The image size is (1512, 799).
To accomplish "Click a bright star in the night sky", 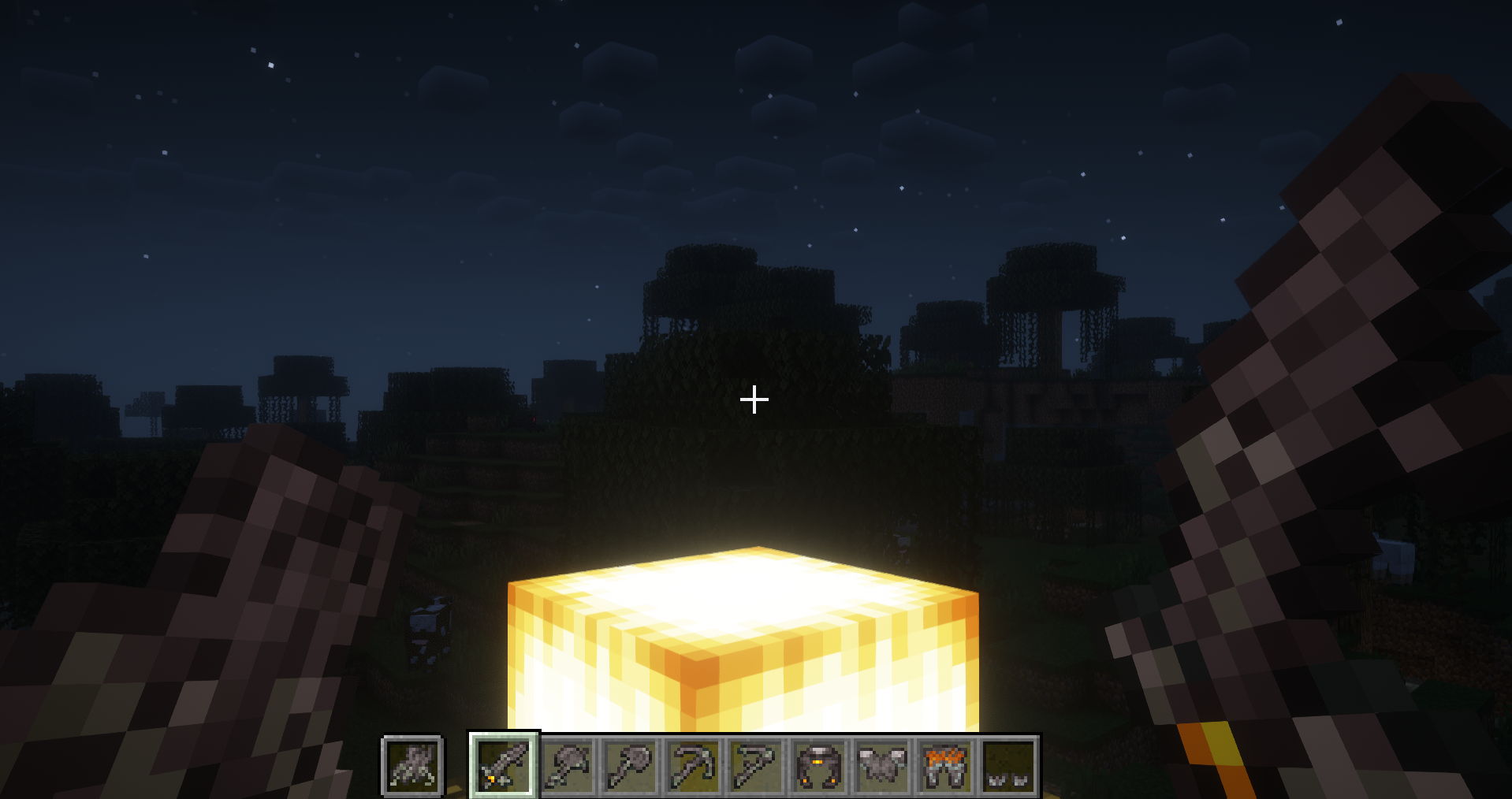I will (271, 64).
